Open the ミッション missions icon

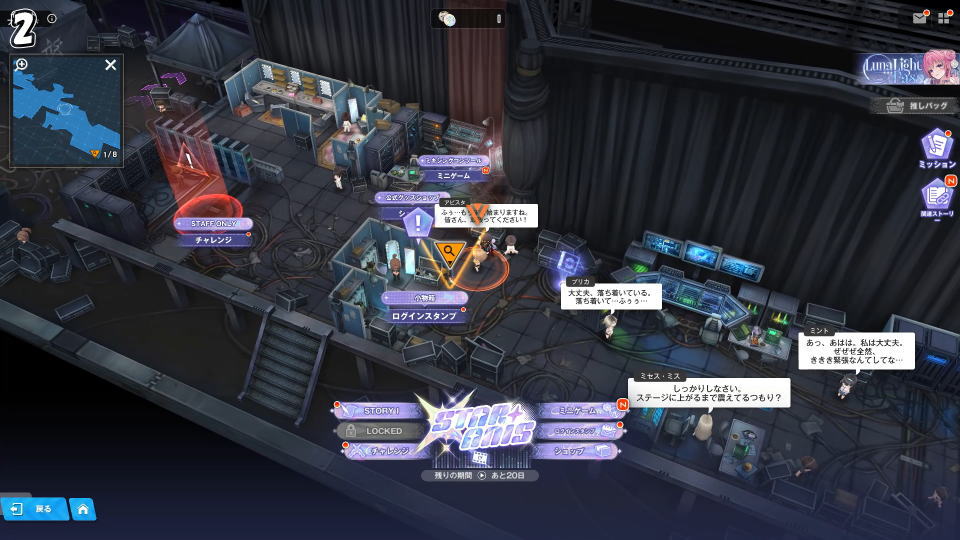pyautogui.click(x=937, y=148)
